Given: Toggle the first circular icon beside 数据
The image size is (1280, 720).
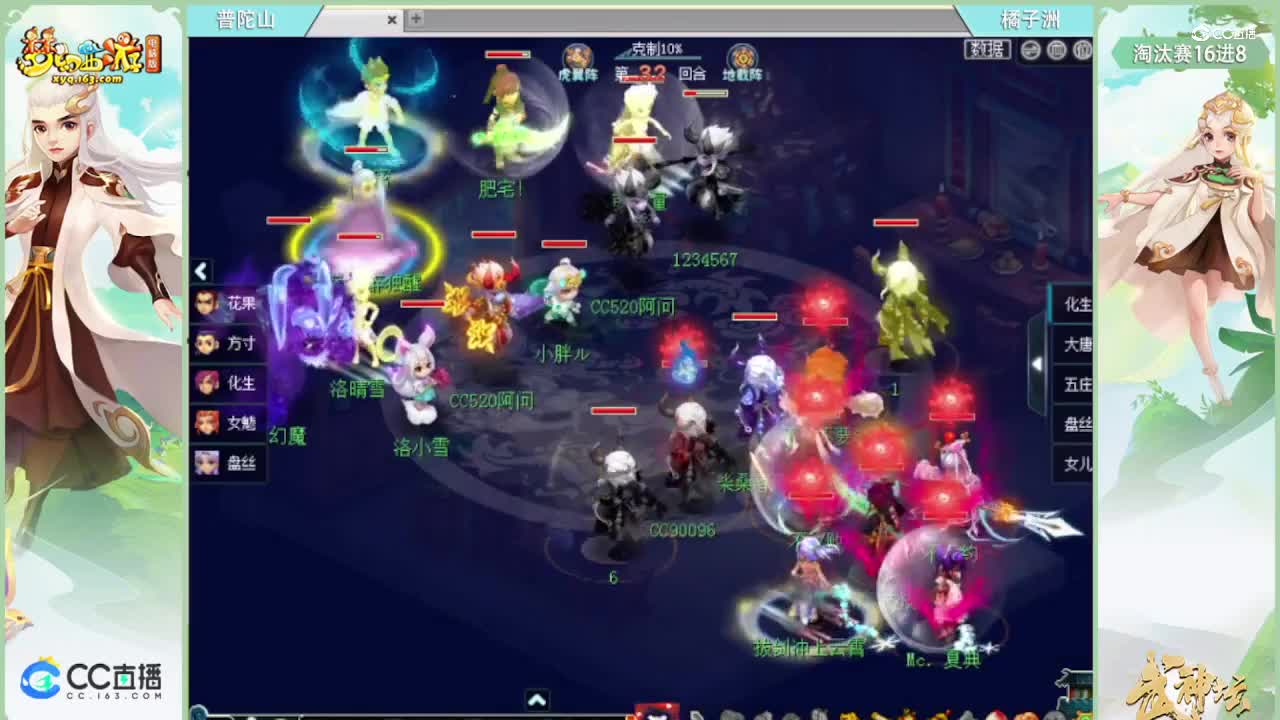Looking at the screenshot, I should click(x=1032, y=49).
